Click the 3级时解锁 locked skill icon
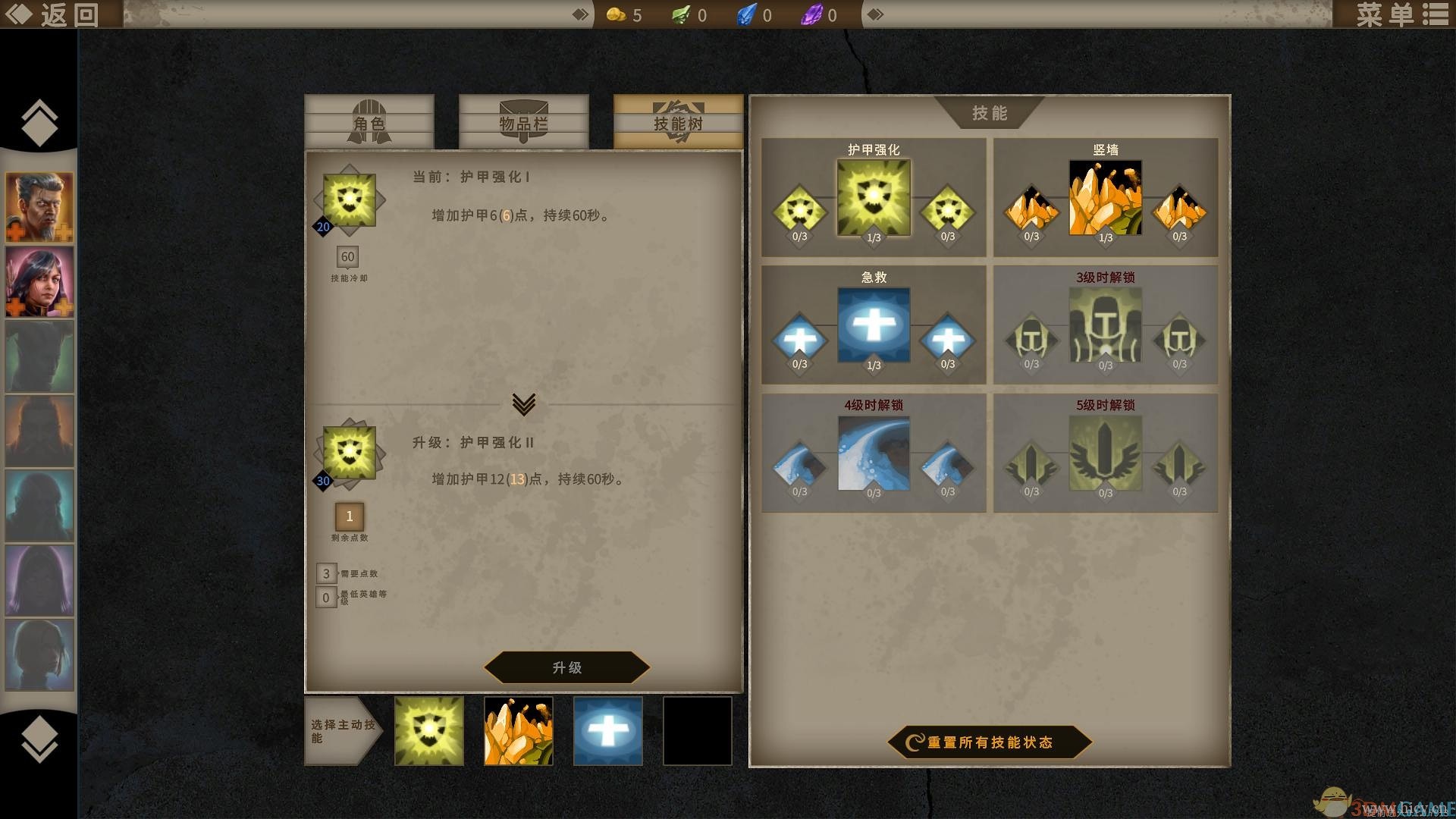 pyautogui.click(x=1104, y=325)
